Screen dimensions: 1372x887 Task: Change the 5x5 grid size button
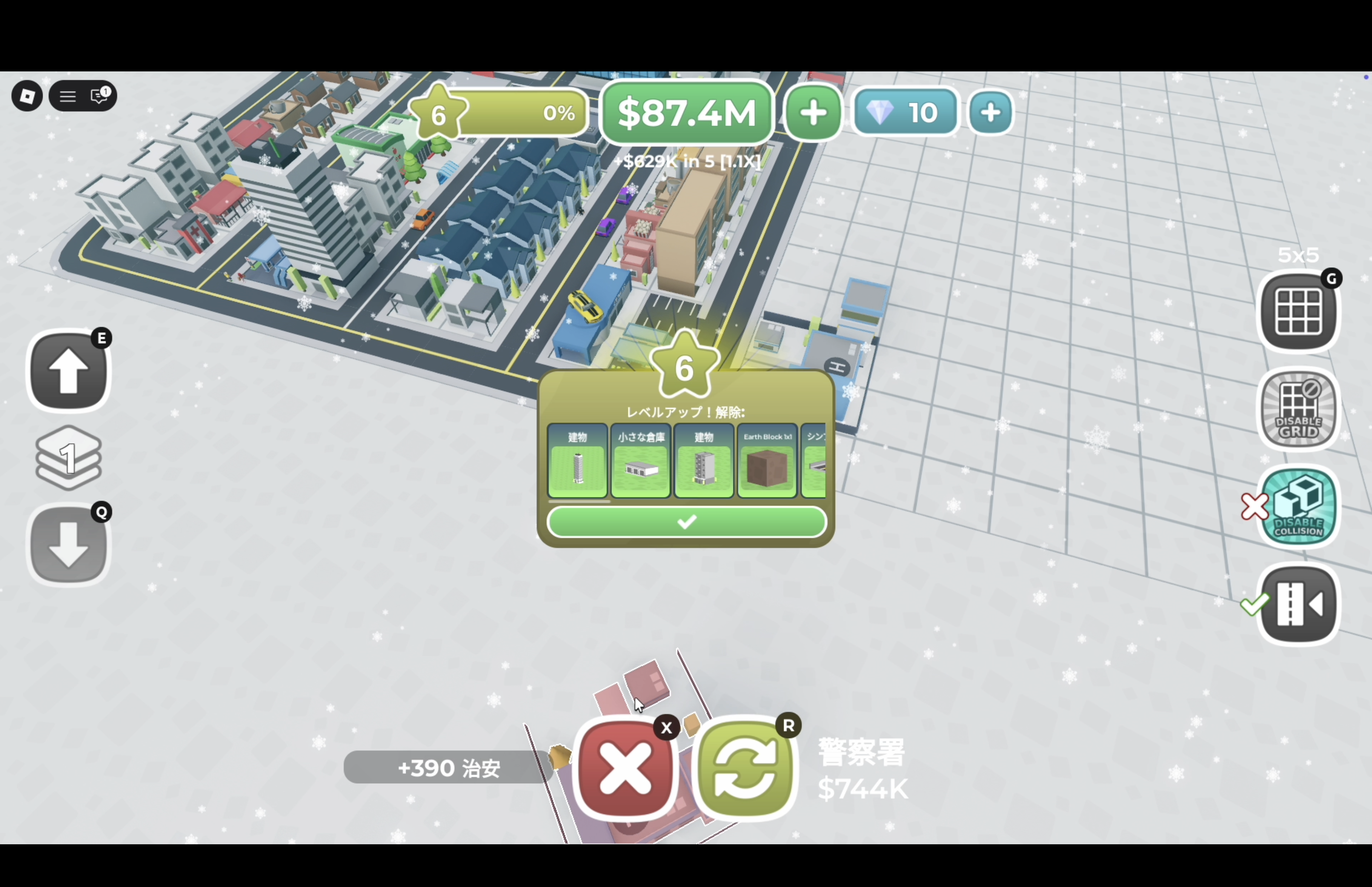coord(1298,312)
